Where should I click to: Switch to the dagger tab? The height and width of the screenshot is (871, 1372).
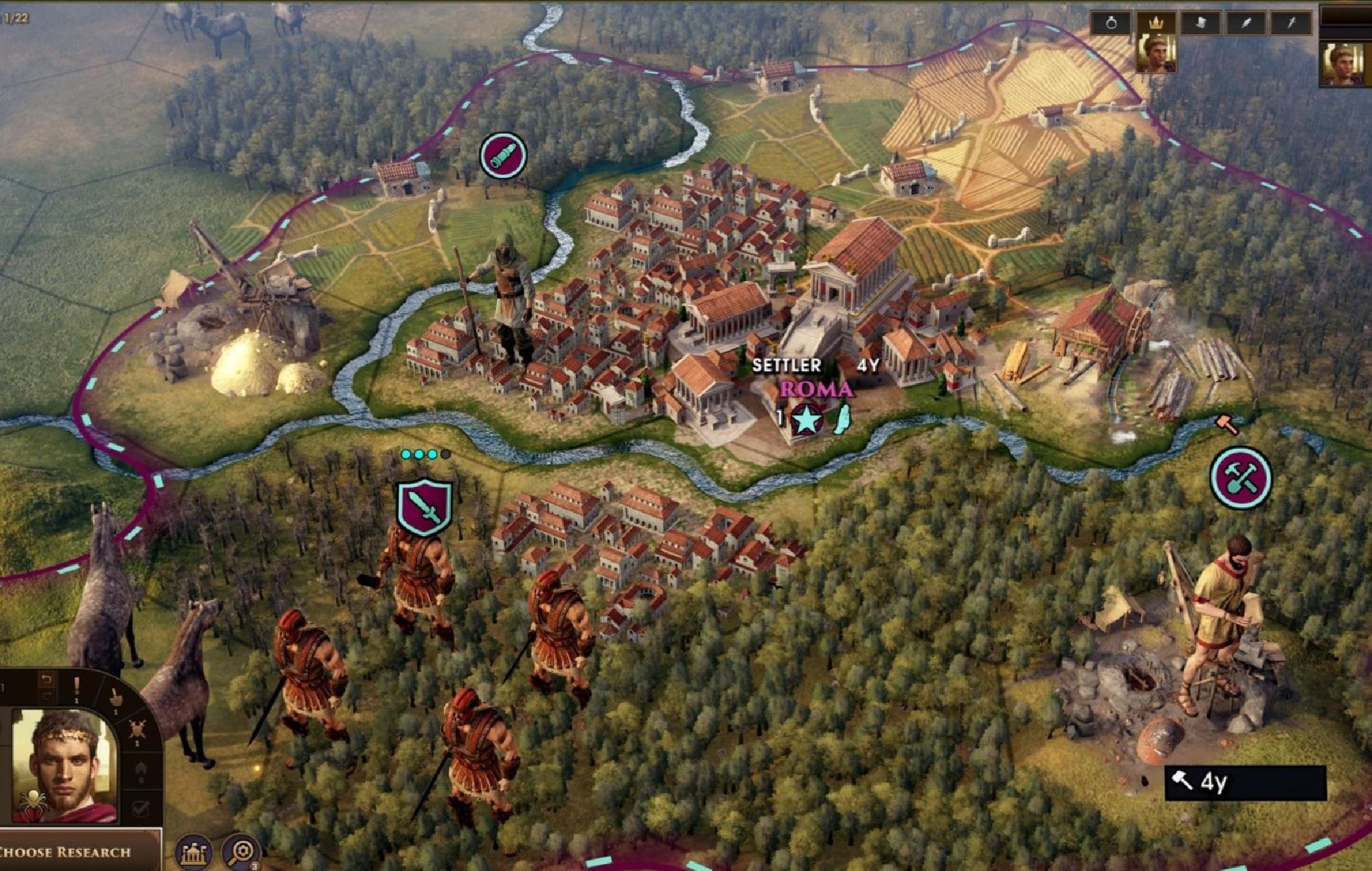point(1290,23)
